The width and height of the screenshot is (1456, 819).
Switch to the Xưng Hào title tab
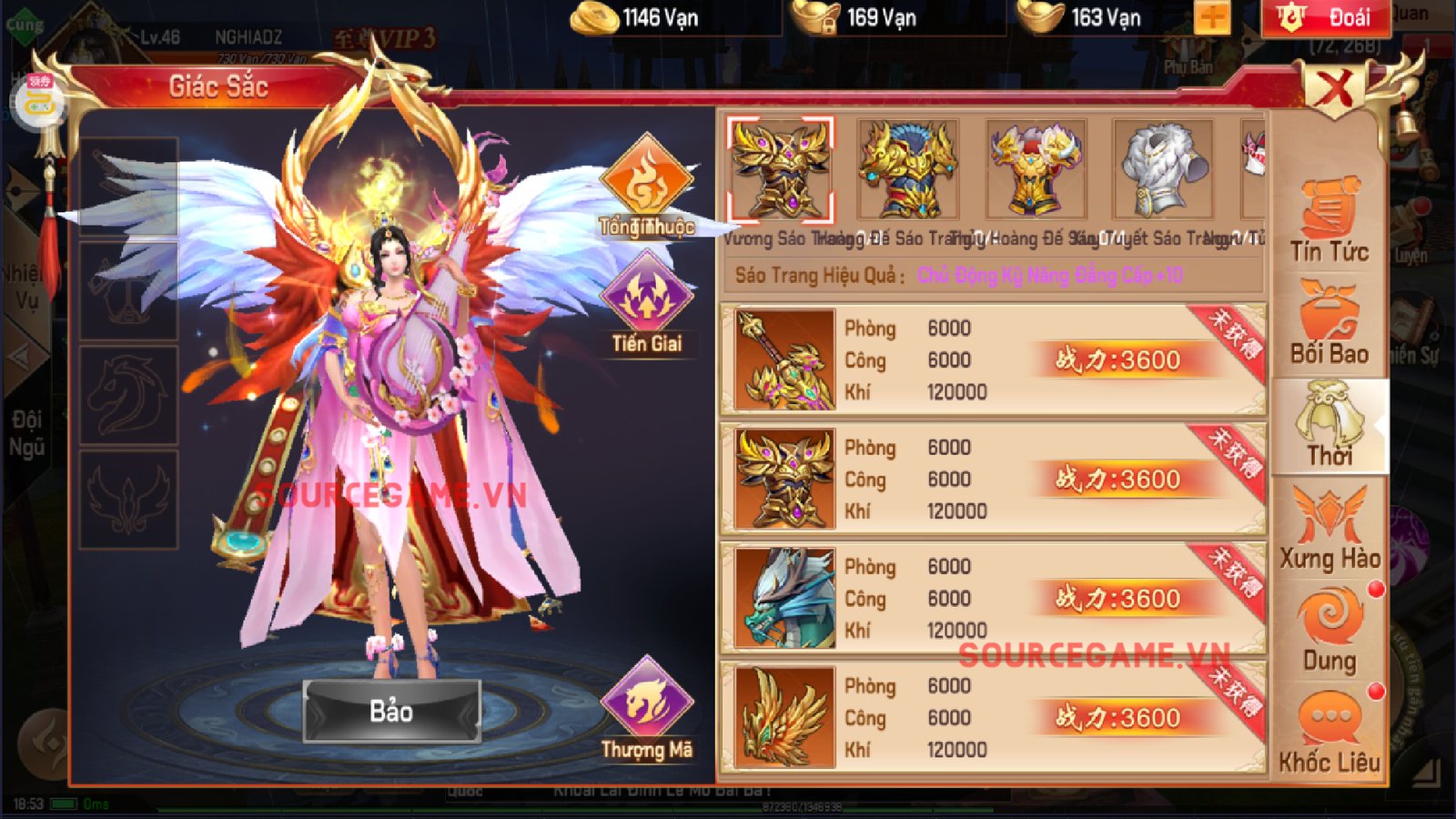[1329, 529]
